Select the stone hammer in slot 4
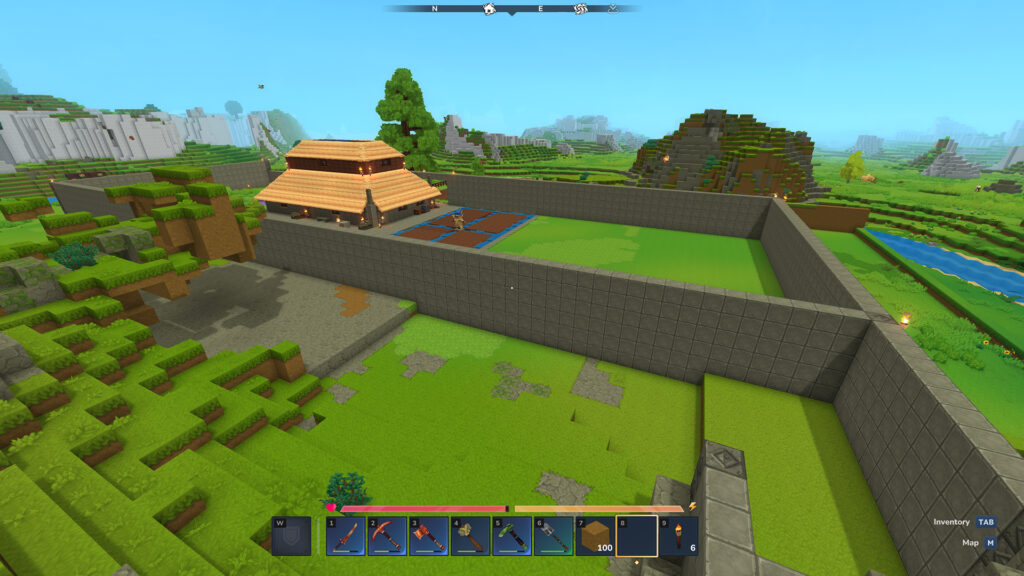The width and height of the screenshot is (1024, 576). click(470, 536)
